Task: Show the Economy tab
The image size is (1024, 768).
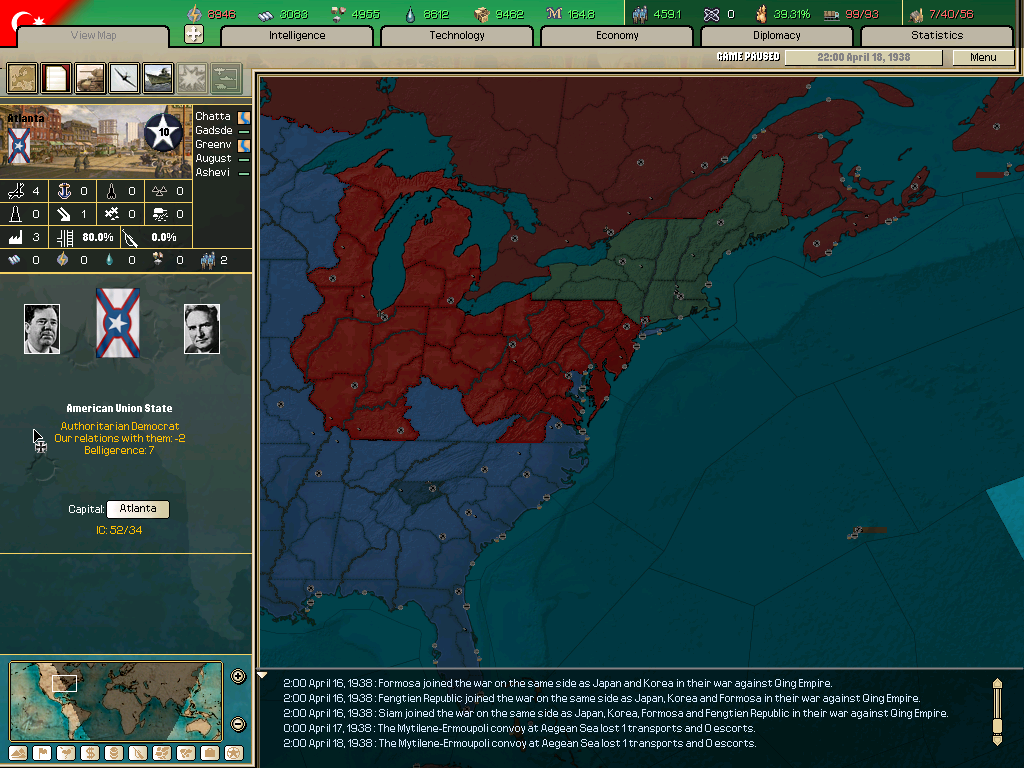Action: pyautogui.click(x=617, y=36)
